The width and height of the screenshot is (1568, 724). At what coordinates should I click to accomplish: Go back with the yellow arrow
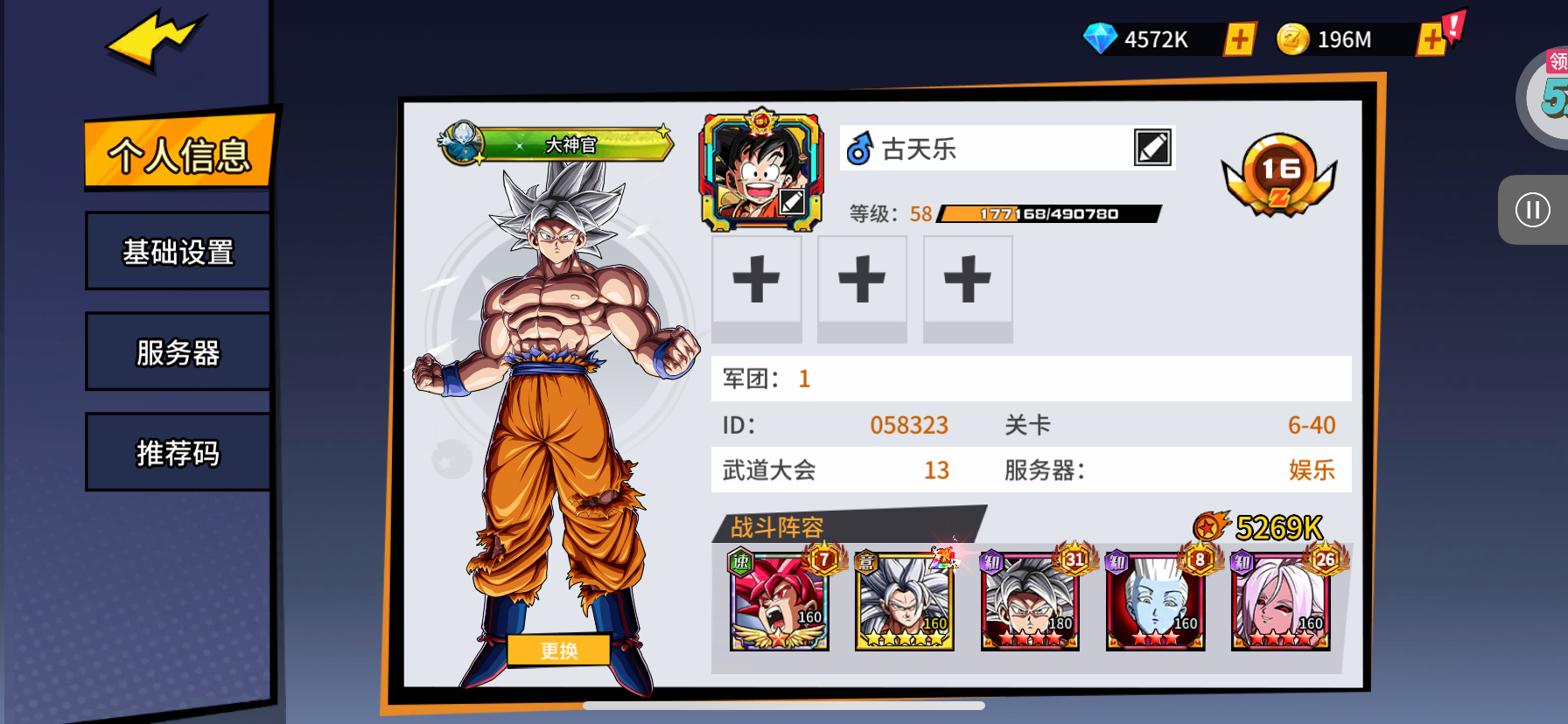point(156,41)
